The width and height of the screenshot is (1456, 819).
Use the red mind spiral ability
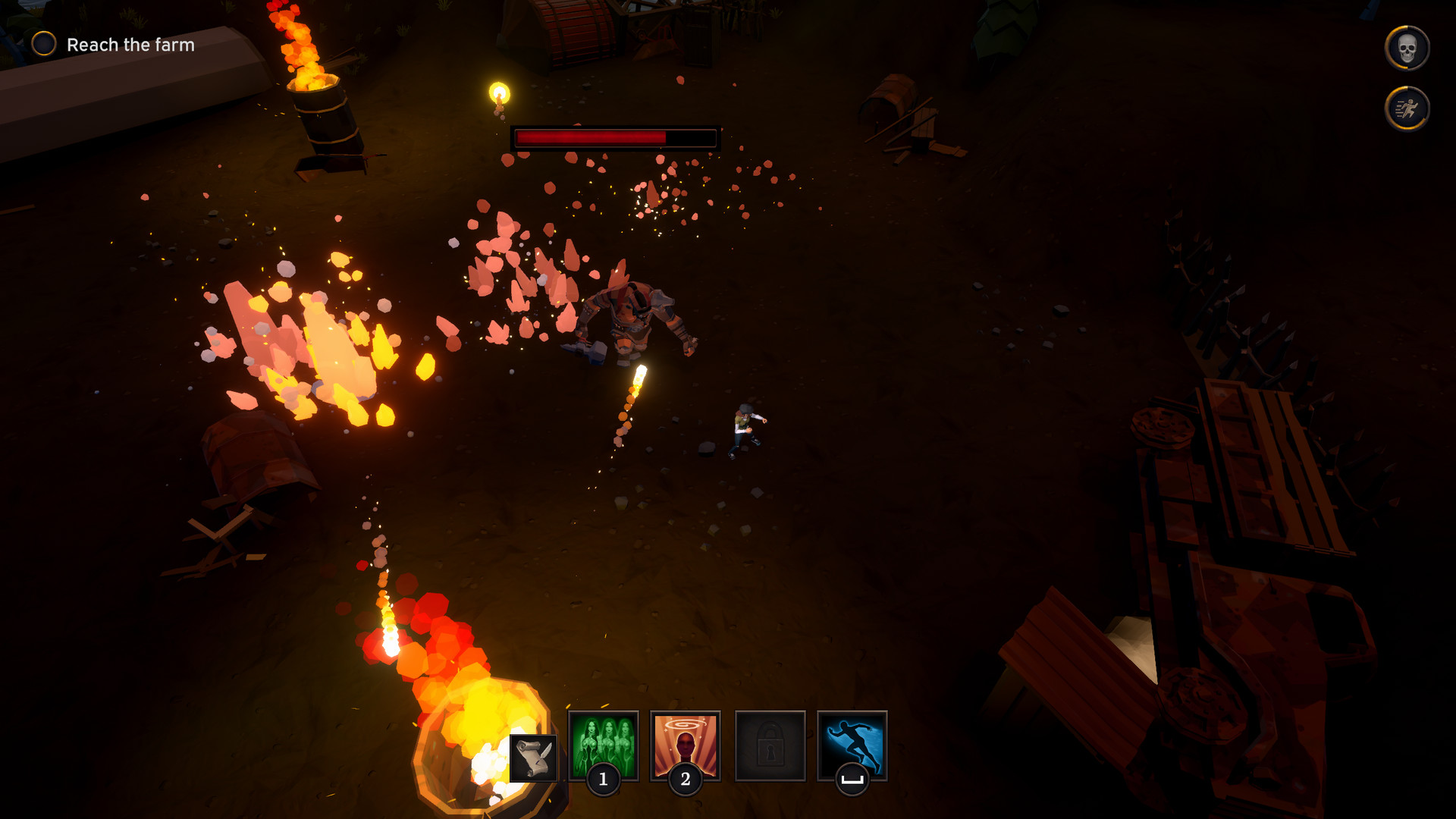[x=686, y=745]
